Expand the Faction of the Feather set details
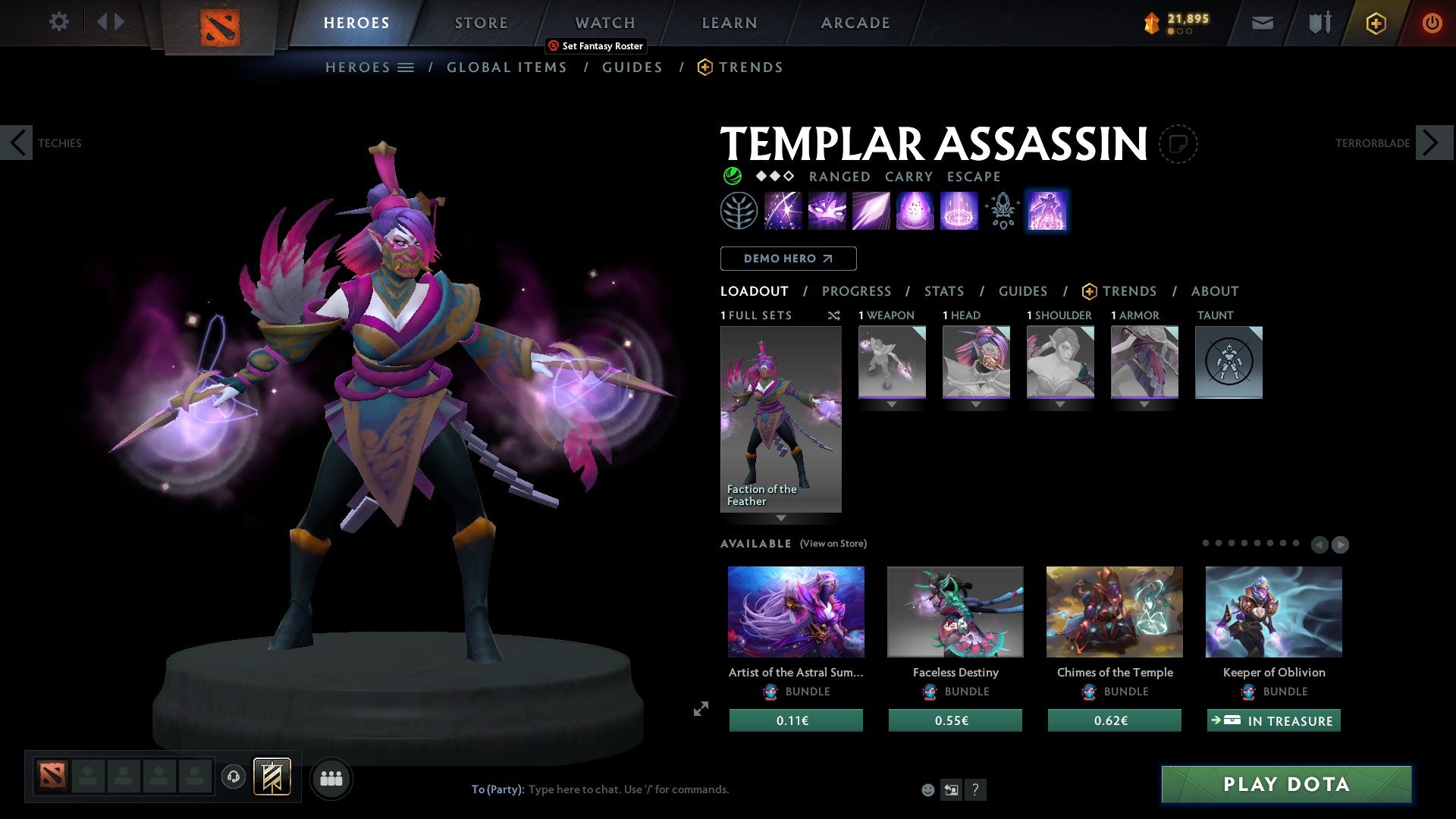 tap(781, 519)
